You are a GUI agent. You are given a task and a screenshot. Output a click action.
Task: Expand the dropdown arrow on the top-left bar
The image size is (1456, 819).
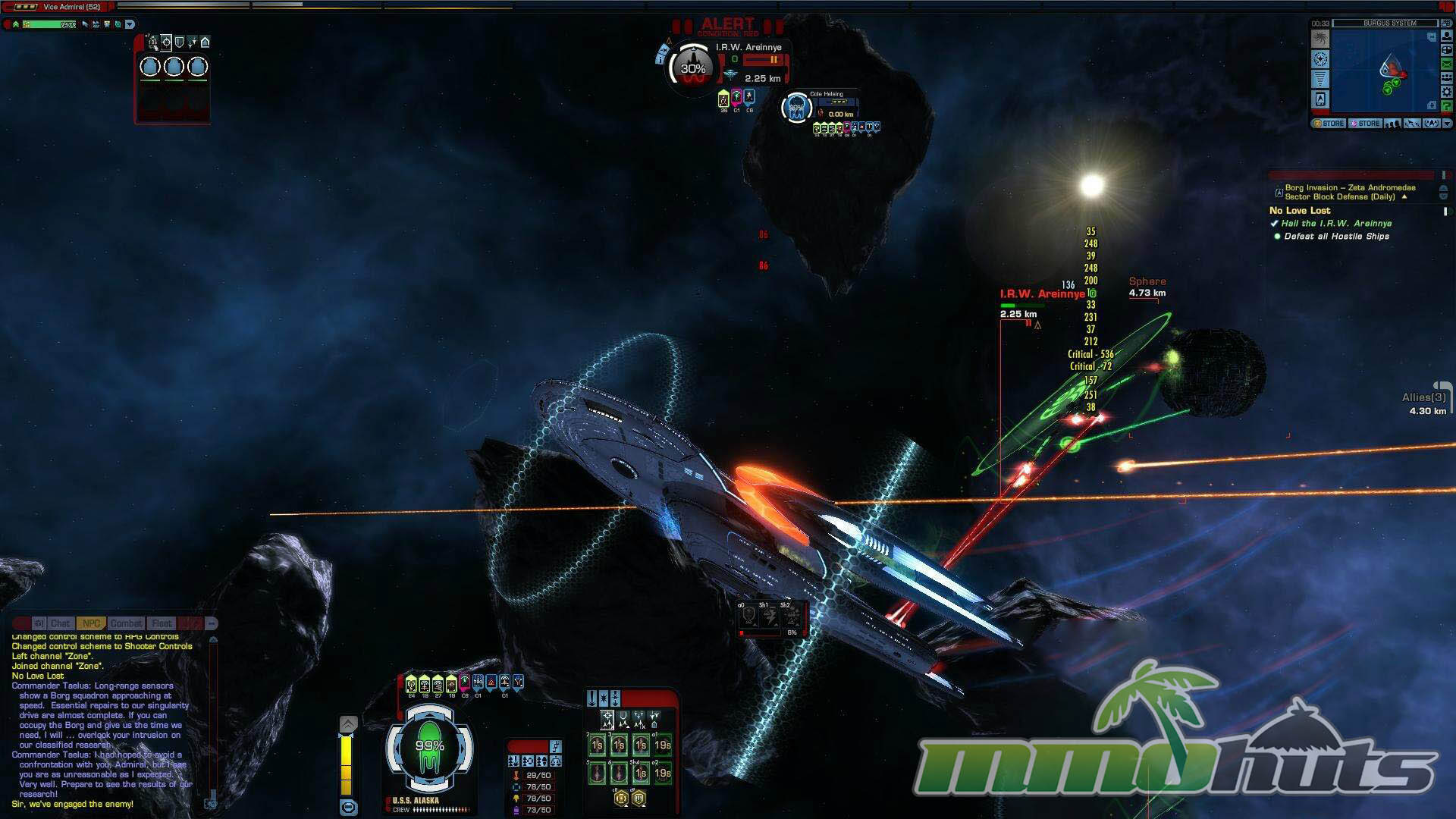[130, 24]
